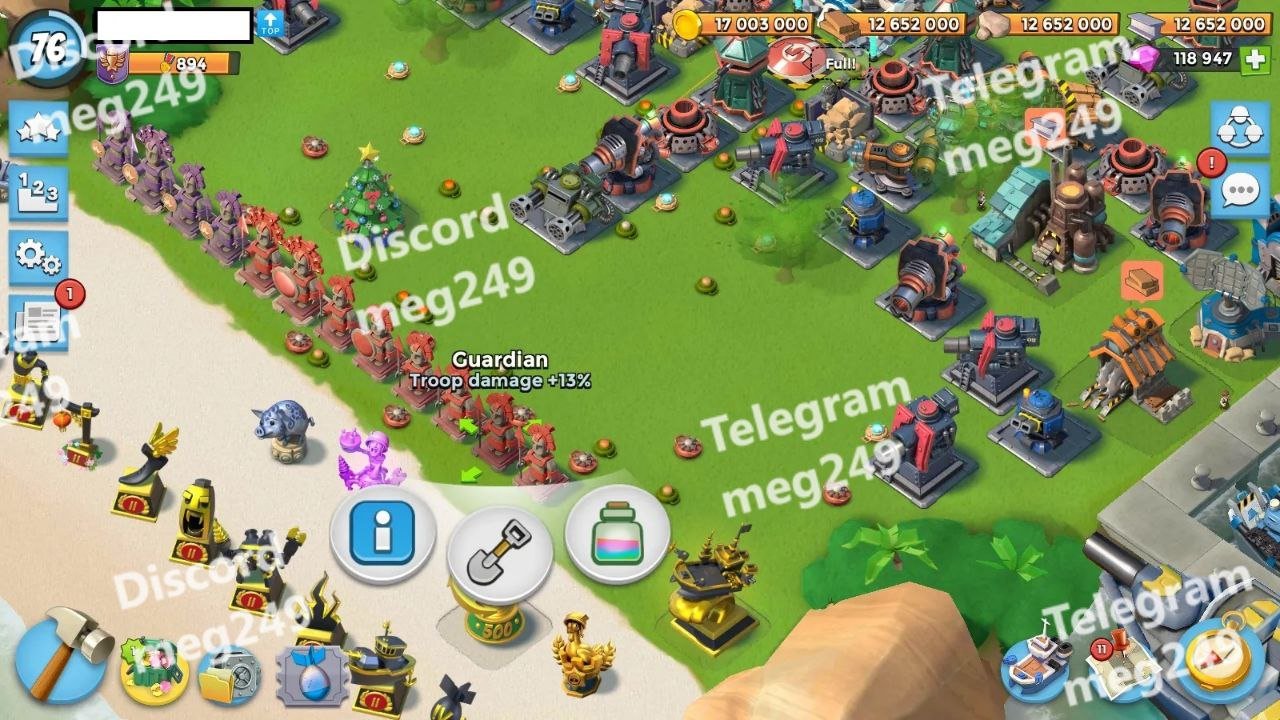1280x720 pixels.
Task: Show the 1-2-3 podium leaderboard
Action: (x=38, y=193)
